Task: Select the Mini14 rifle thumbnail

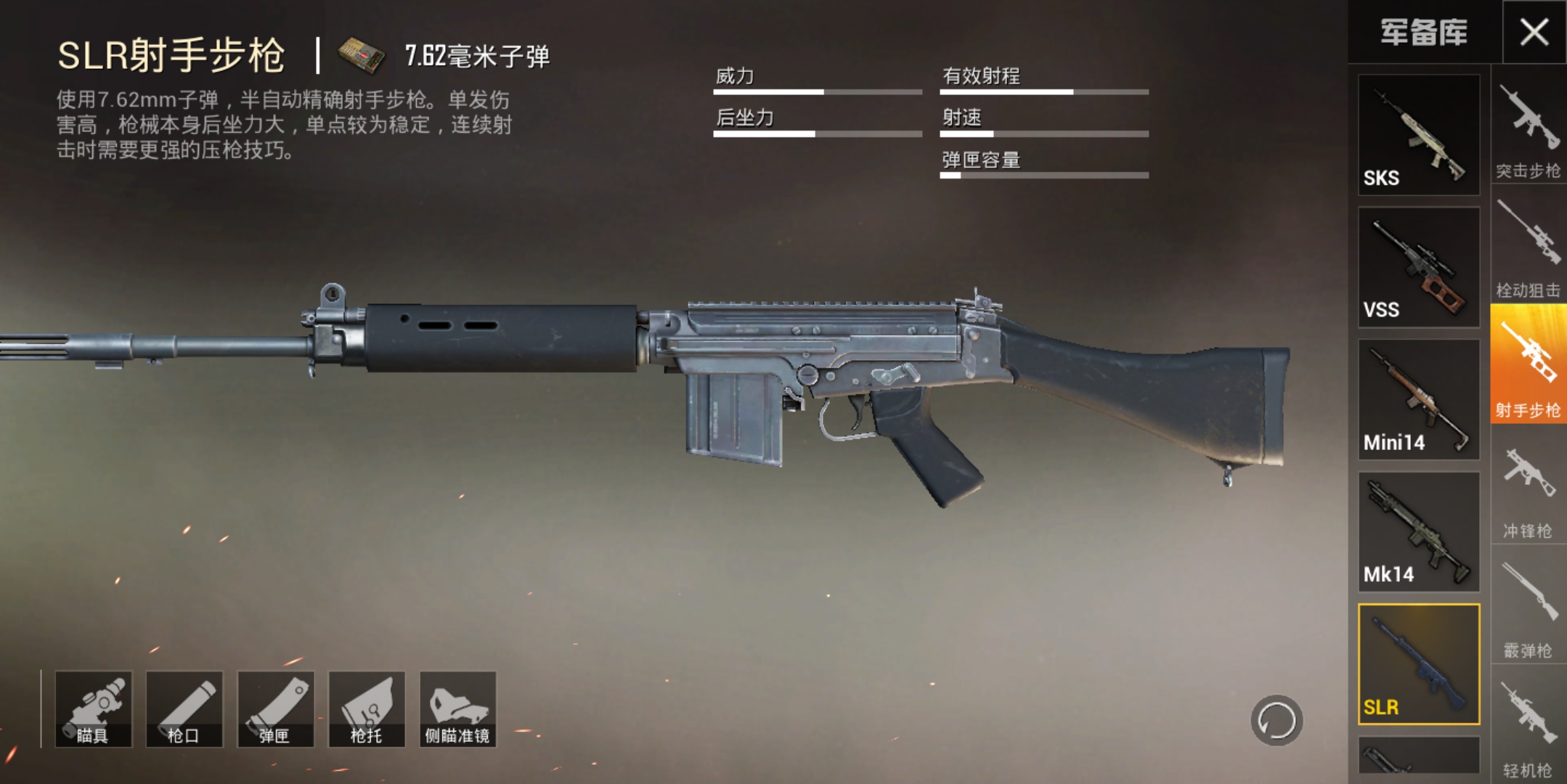Action: pyautogui.click(x=1418, y=399)
